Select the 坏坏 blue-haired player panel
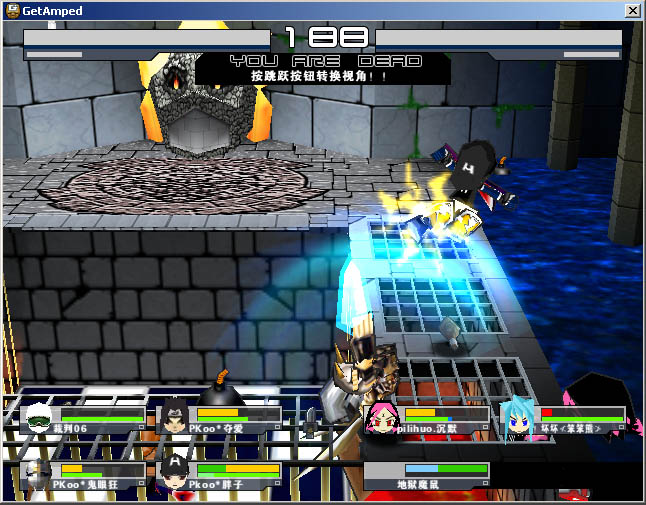The width and height of the screenshot is (646, 505). click(564, 419)
